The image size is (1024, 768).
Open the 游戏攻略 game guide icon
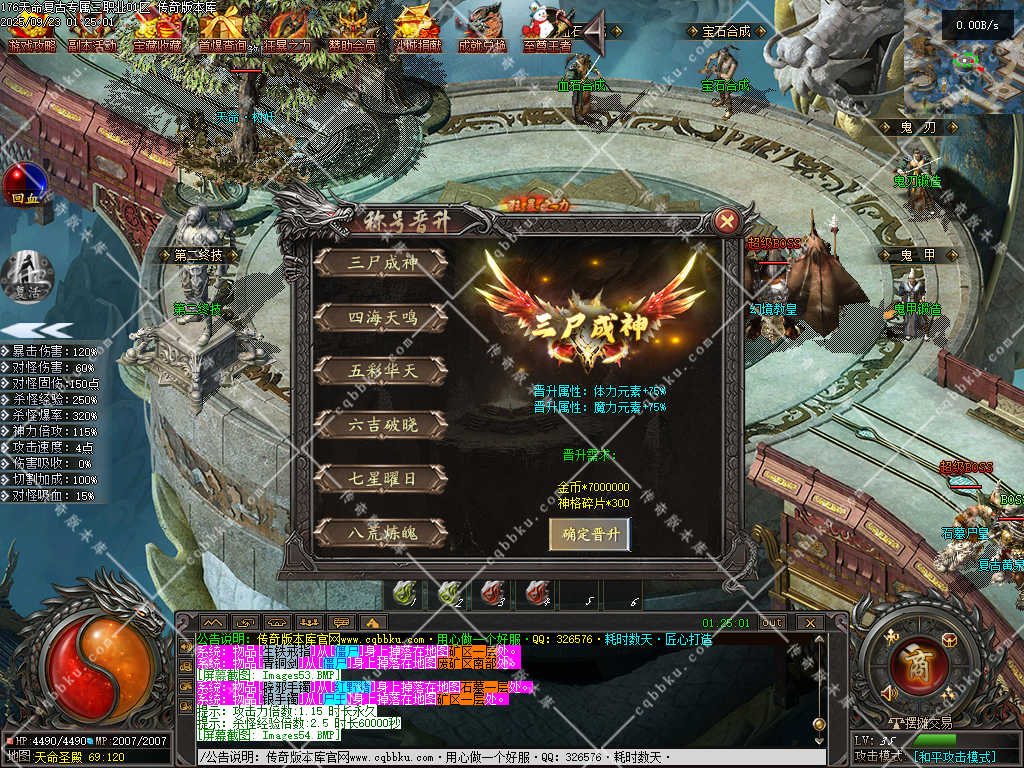[33, 30]
